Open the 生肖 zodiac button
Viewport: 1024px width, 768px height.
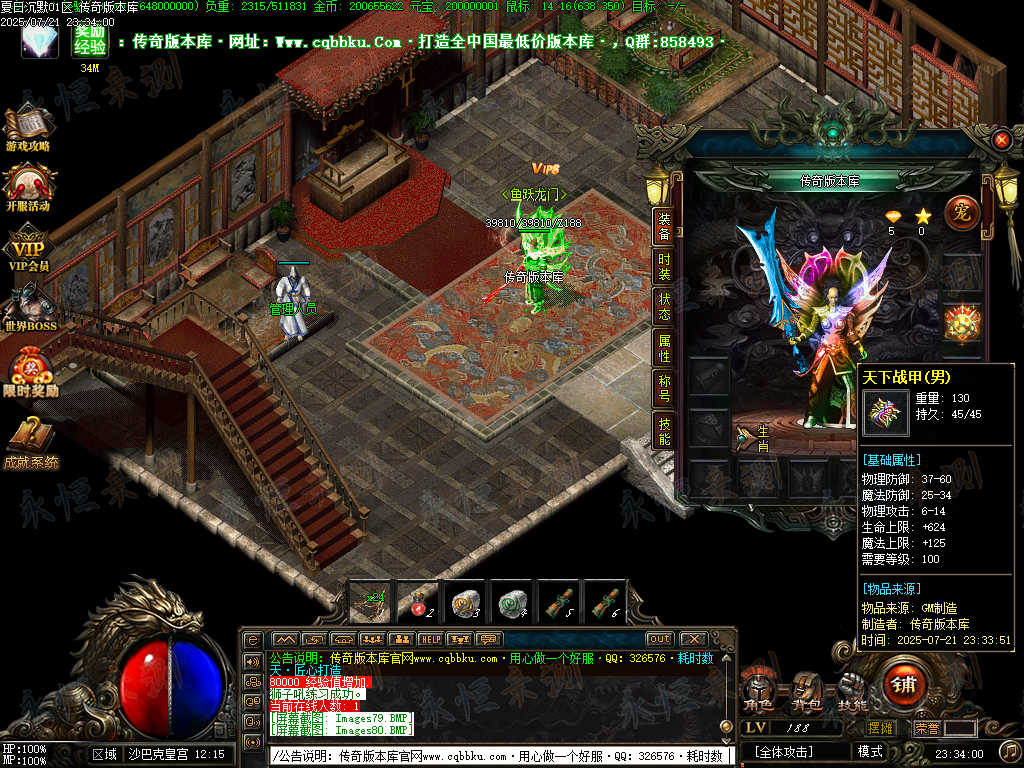tap(753, 436)
